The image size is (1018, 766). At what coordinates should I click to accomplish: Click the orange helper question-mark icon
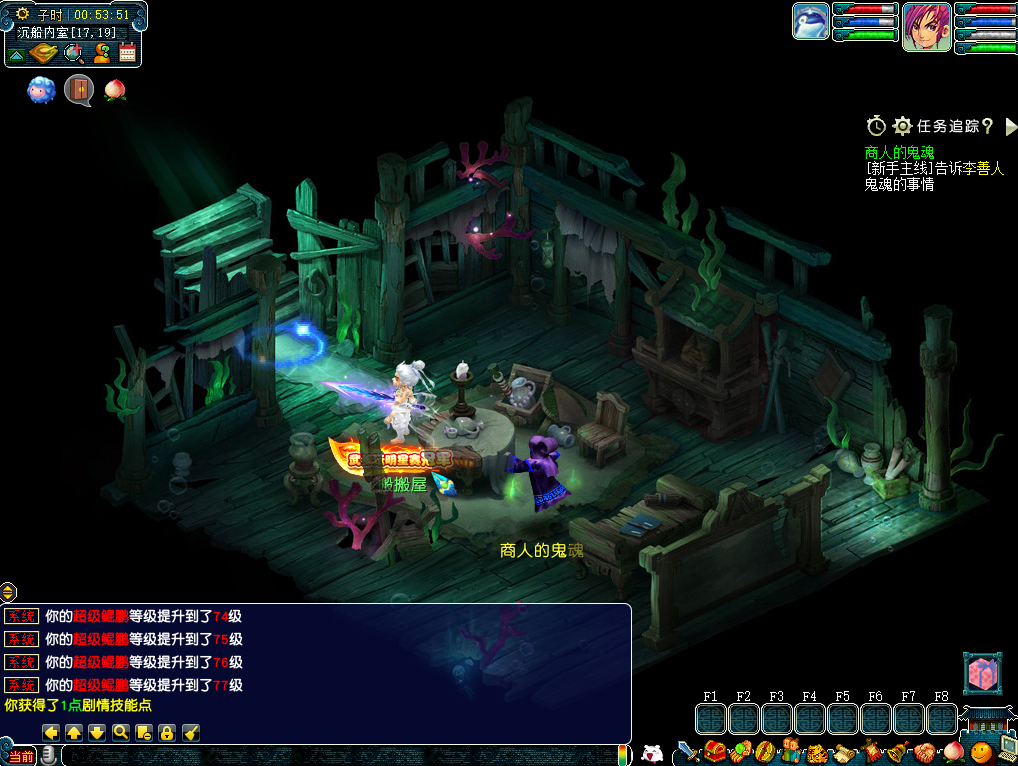[x=101, y=53]
